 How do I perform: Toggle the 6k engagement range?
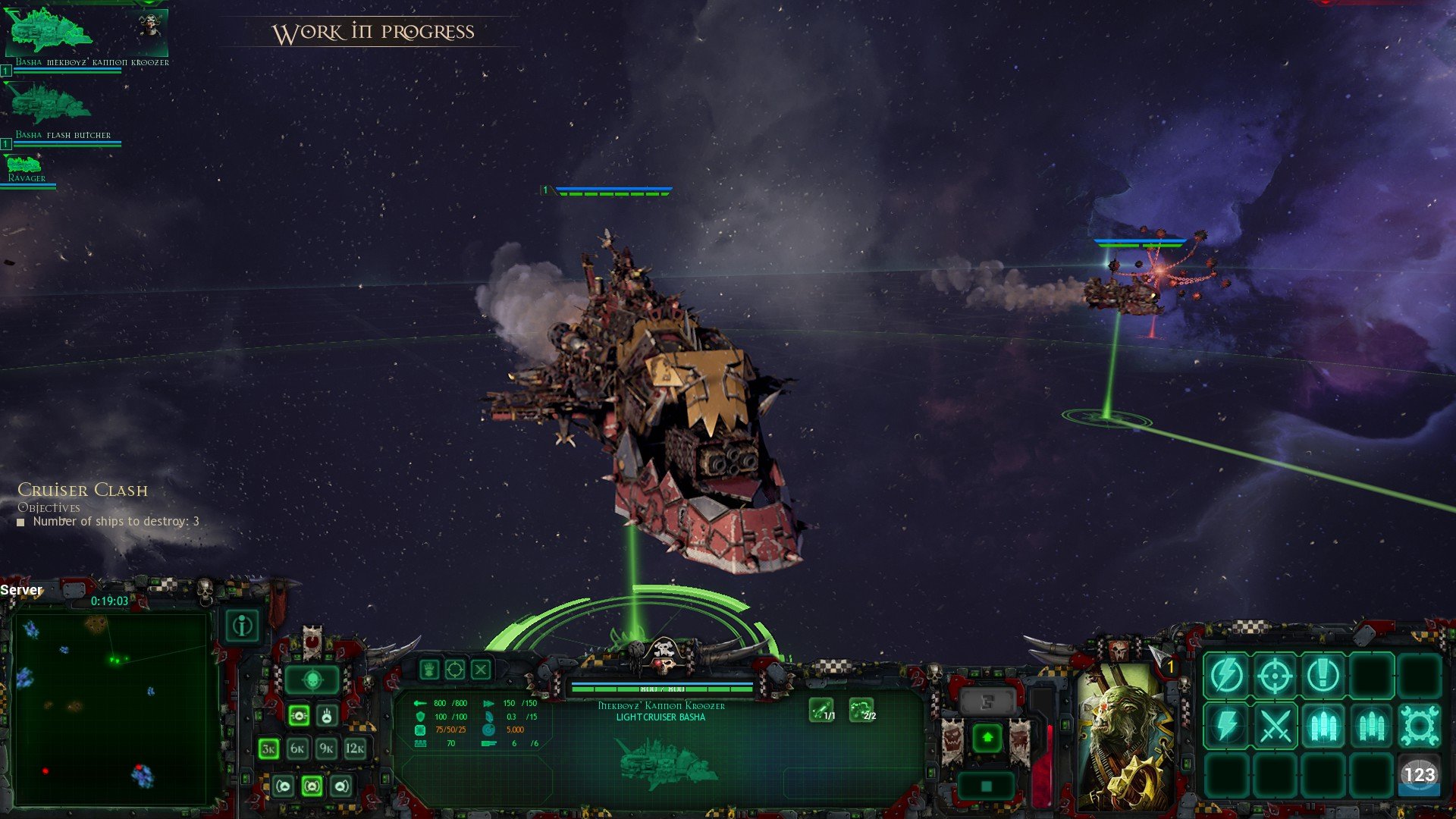tap(298, 748)
